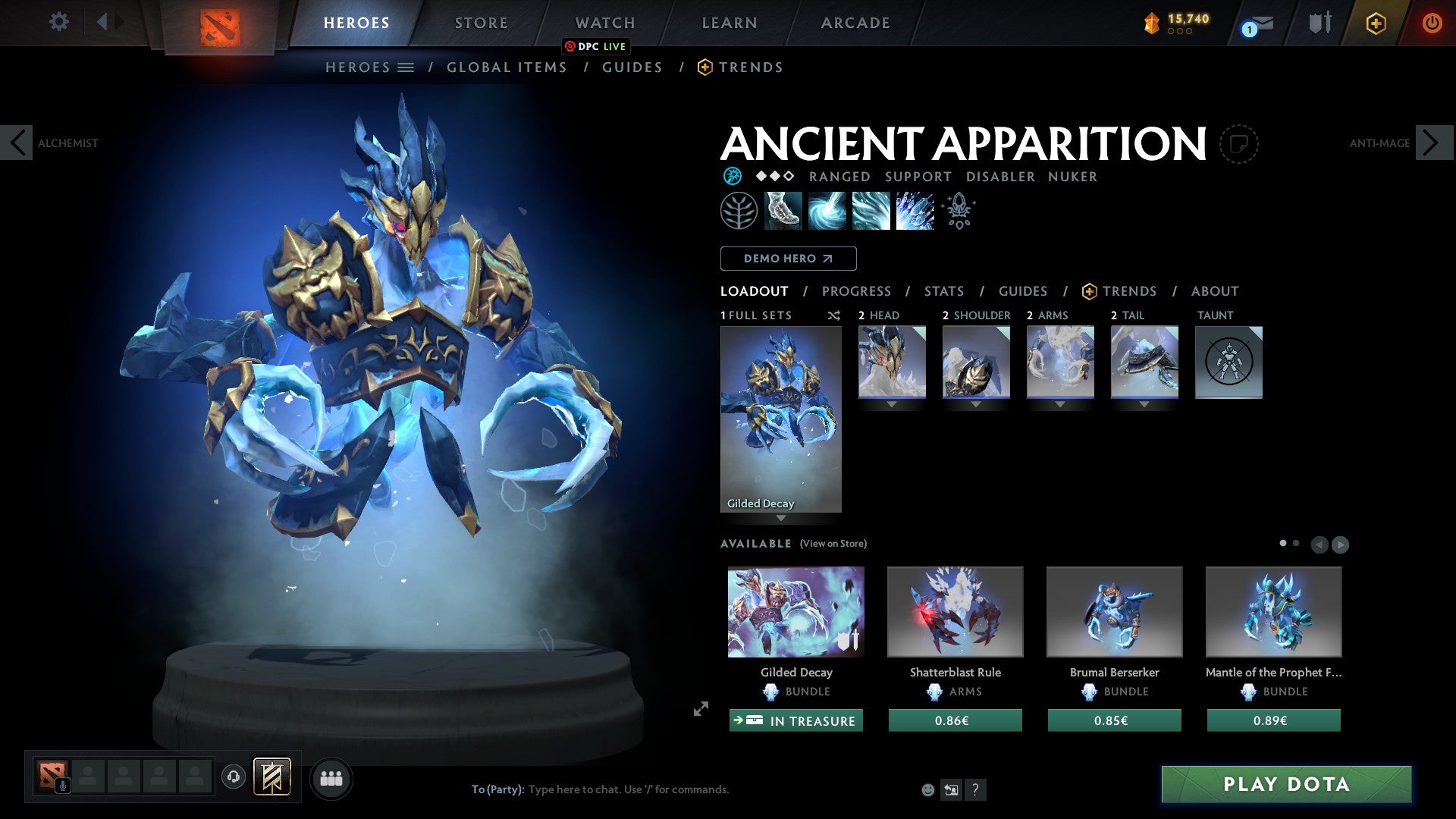
Task: Click the shuffle icon next to Full Sets
Action: [x=833, y=316]
